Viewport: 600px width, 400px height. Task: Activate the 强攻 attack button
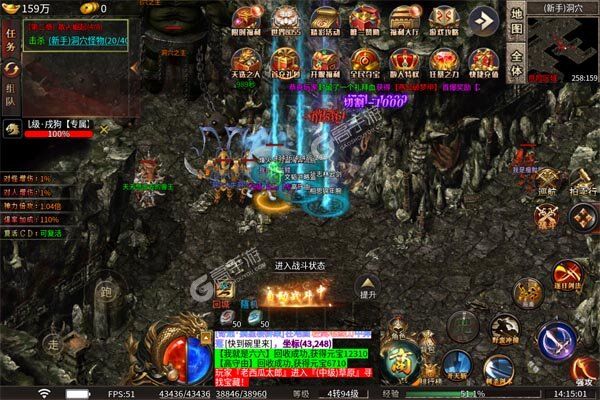[x=582, y=370]
